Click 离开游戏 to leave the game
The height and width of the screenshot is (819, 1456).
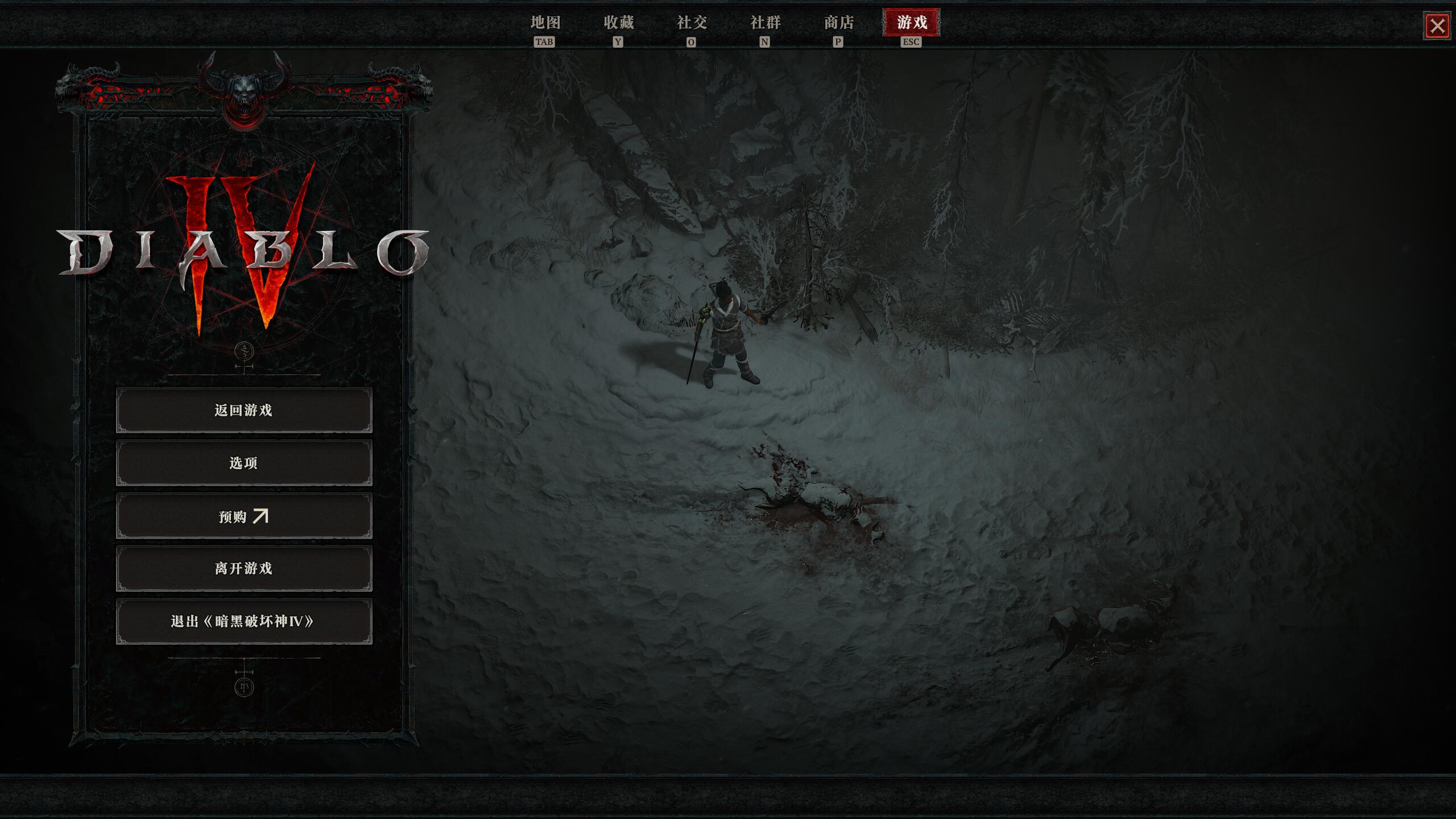coord(244,569)
